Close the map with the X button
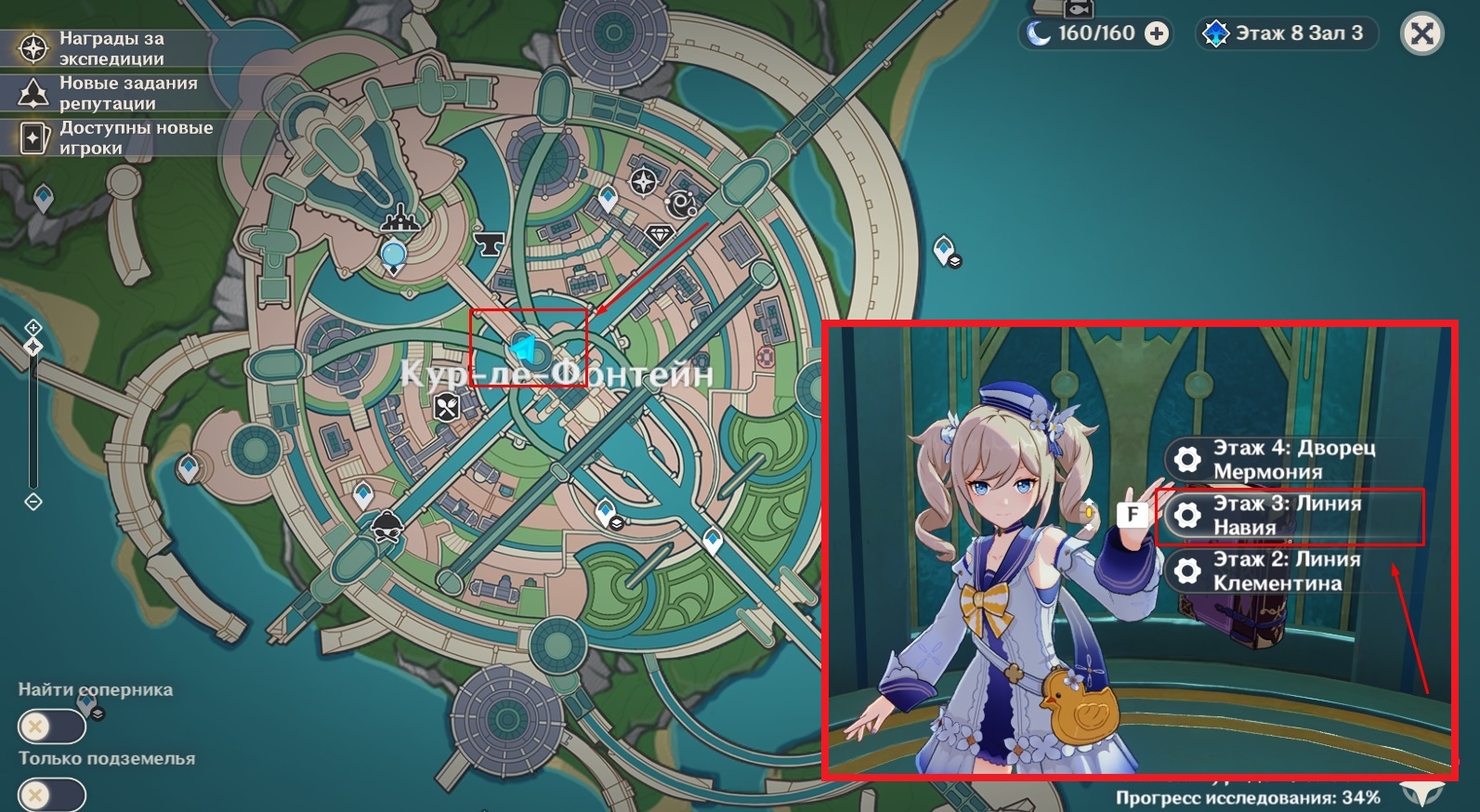This screenshot has height=812, width=1480. pos(1421,34)
